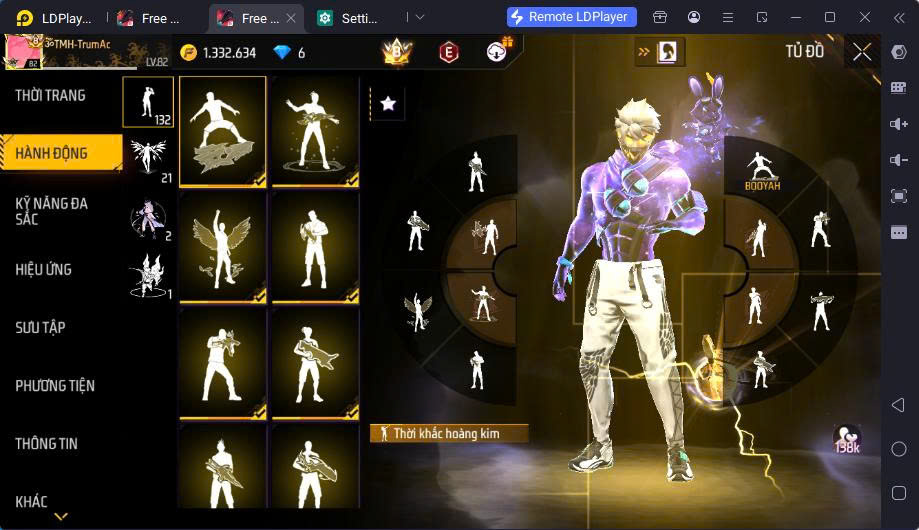Choose the winged sub-tab showing 21
The image size is (919, 530).
[148, 159]
